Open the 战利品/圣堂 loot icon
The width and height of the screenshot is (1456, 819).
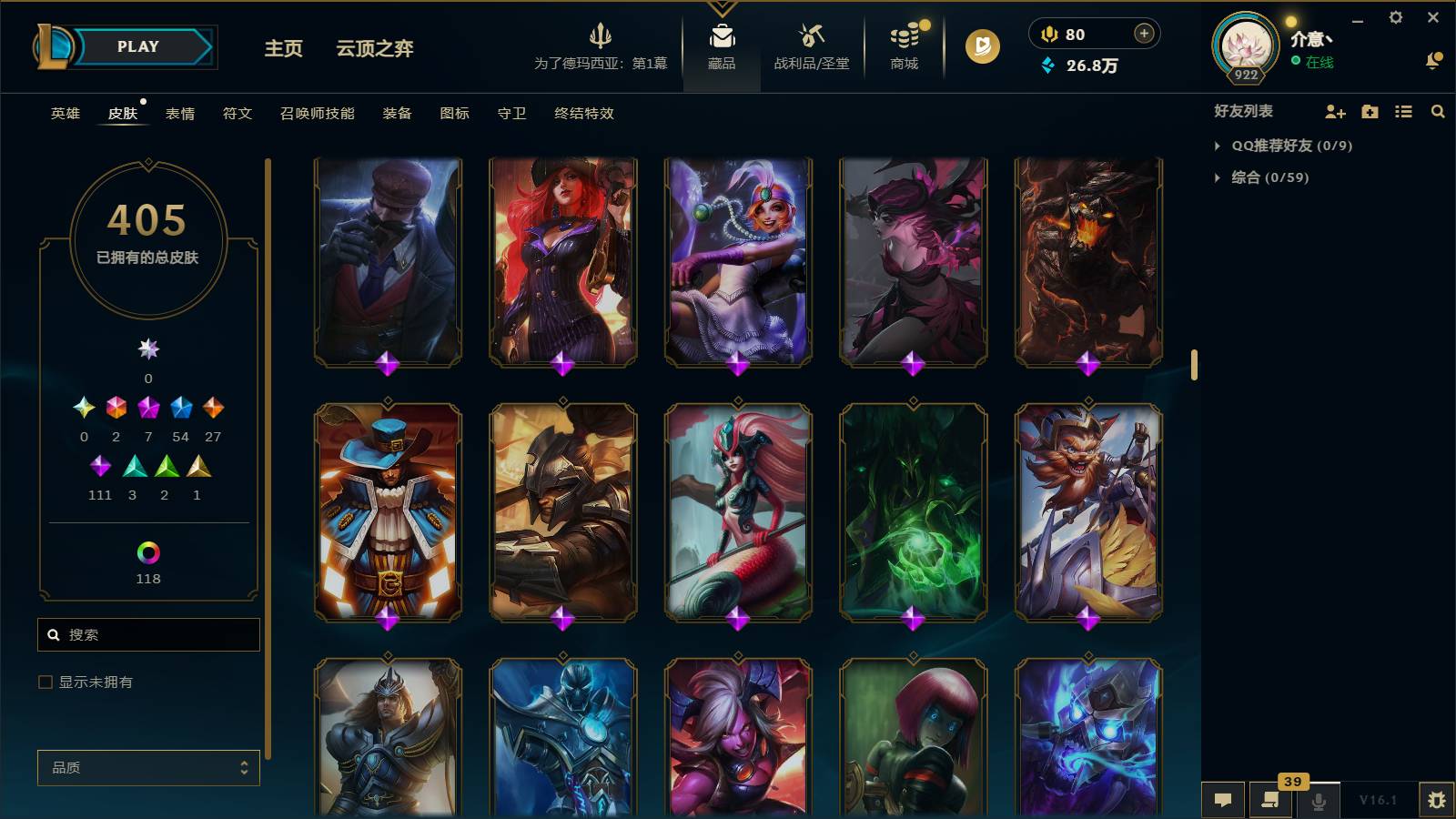(813, 45)
